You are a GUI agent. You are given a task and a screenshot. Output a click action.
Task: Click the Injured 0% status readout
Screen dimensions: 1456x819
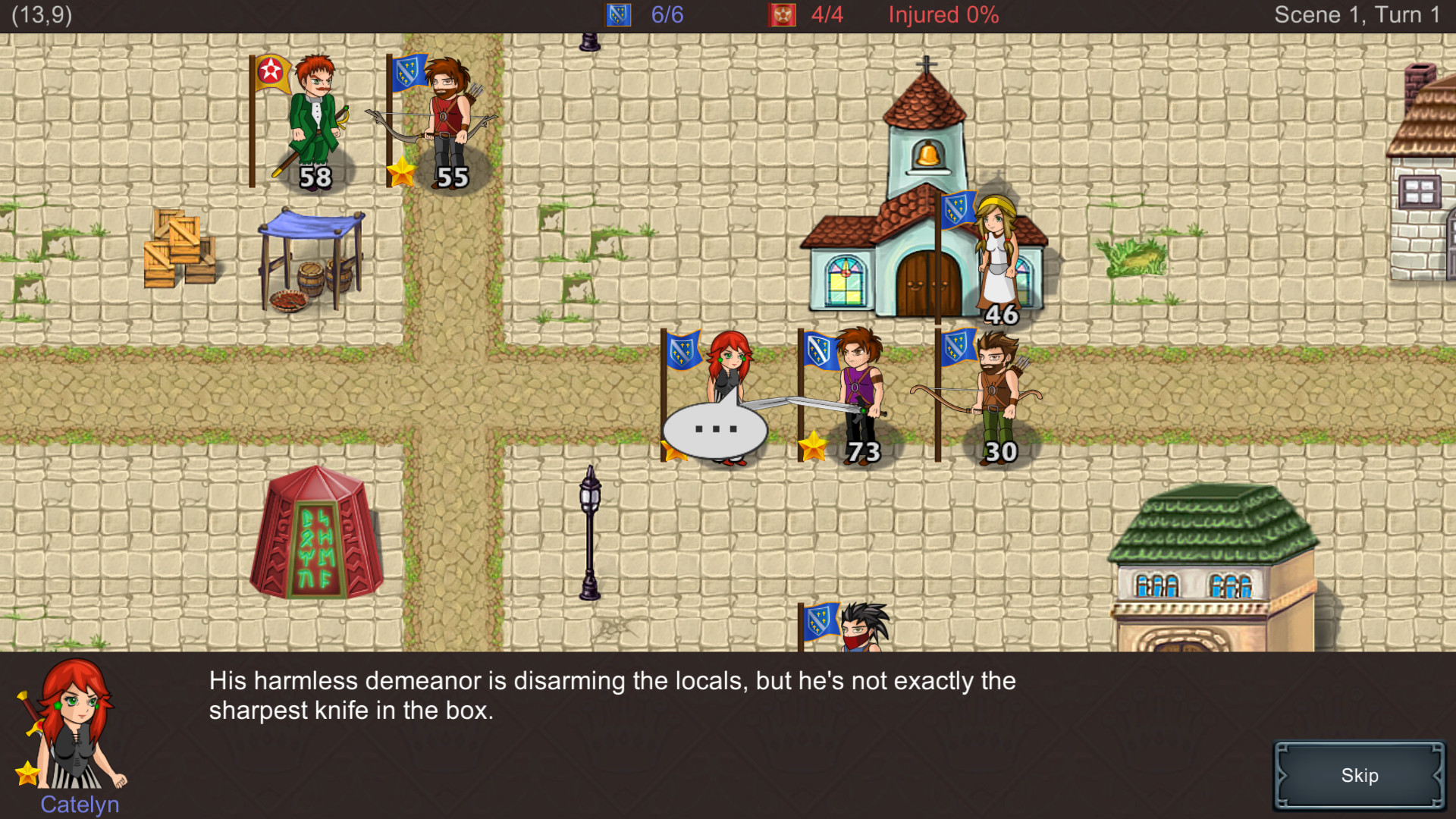943,14
